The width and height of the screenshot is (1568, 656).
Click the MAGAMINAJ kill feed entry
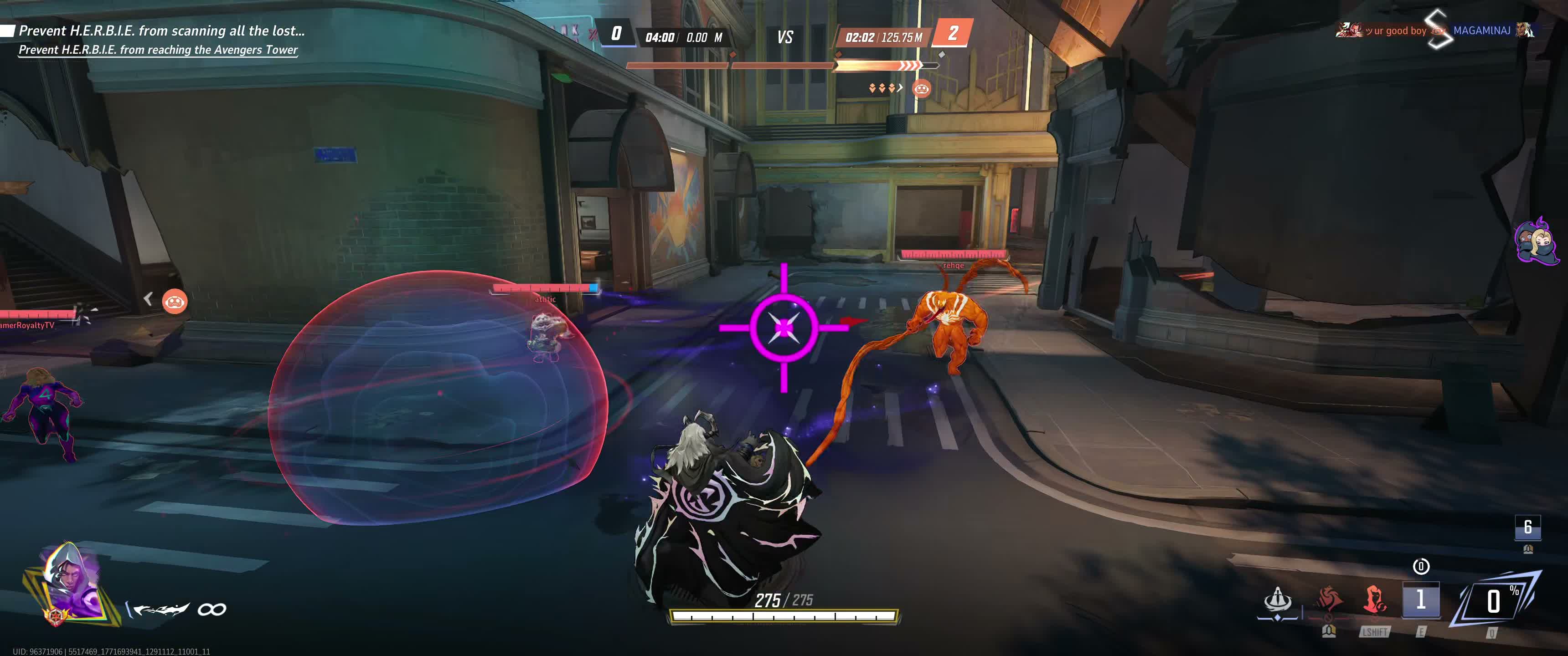coord(1481,31)
